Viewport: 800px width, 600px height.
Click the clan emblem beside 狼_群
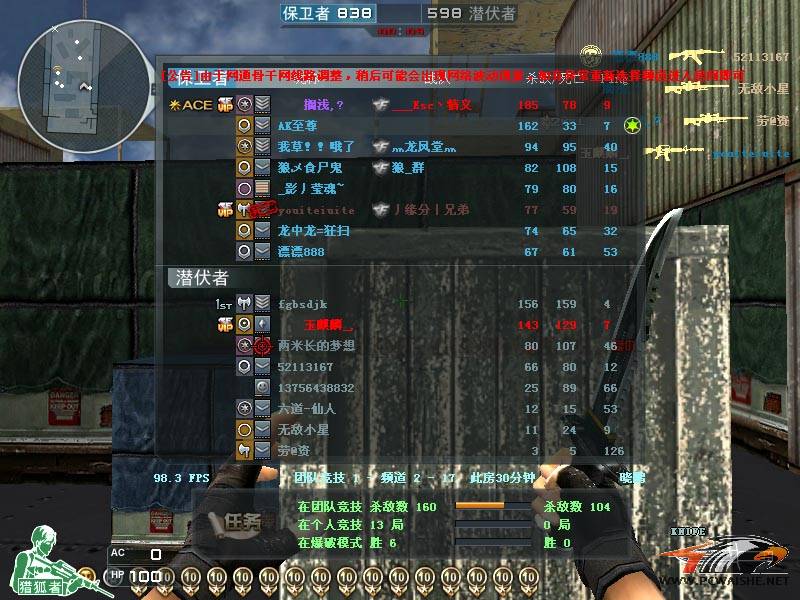(x=379, y=168)
